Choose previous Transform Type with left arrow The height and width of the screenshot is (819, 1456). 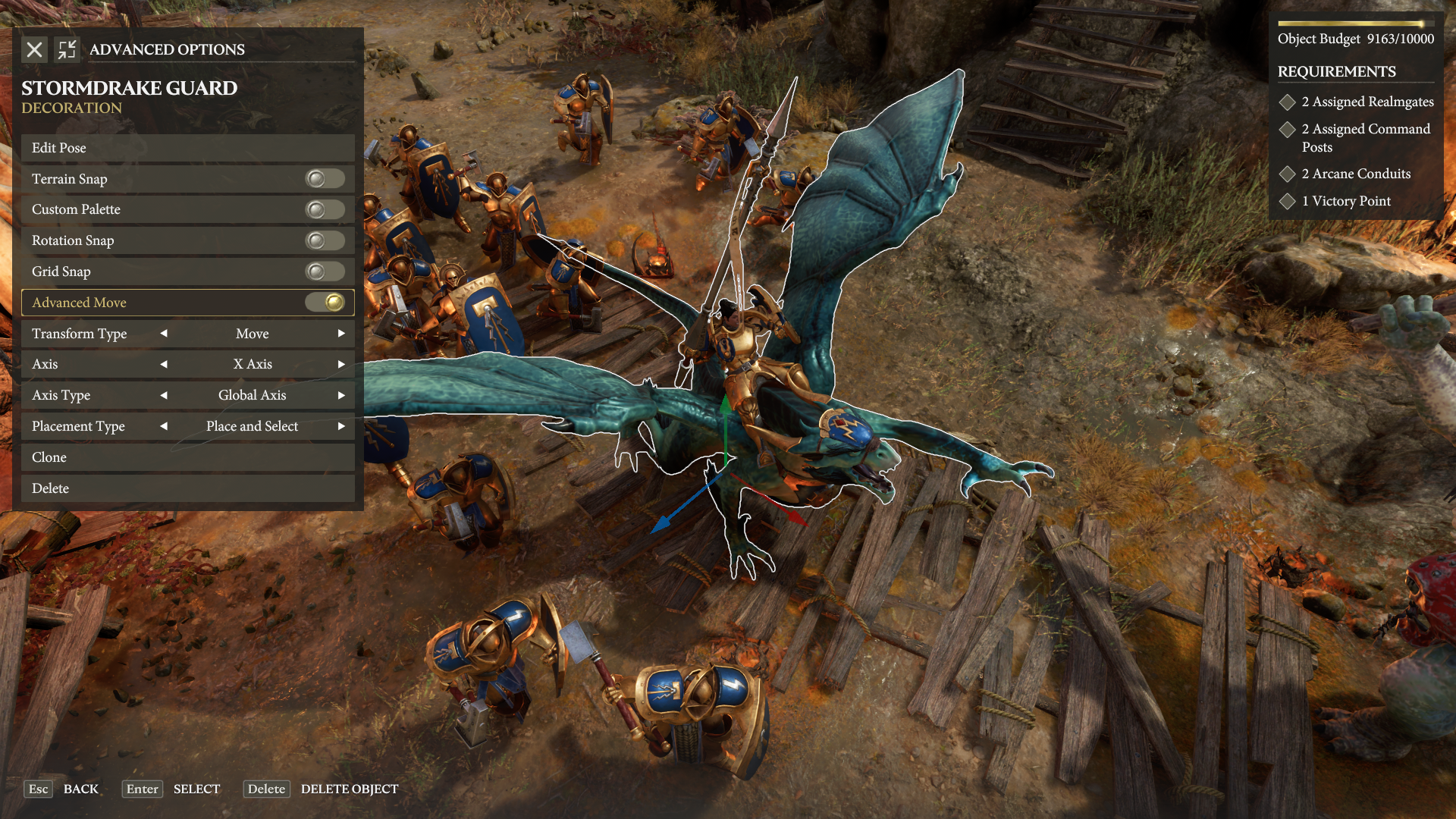pyautogui.click(x=164, y=334)
